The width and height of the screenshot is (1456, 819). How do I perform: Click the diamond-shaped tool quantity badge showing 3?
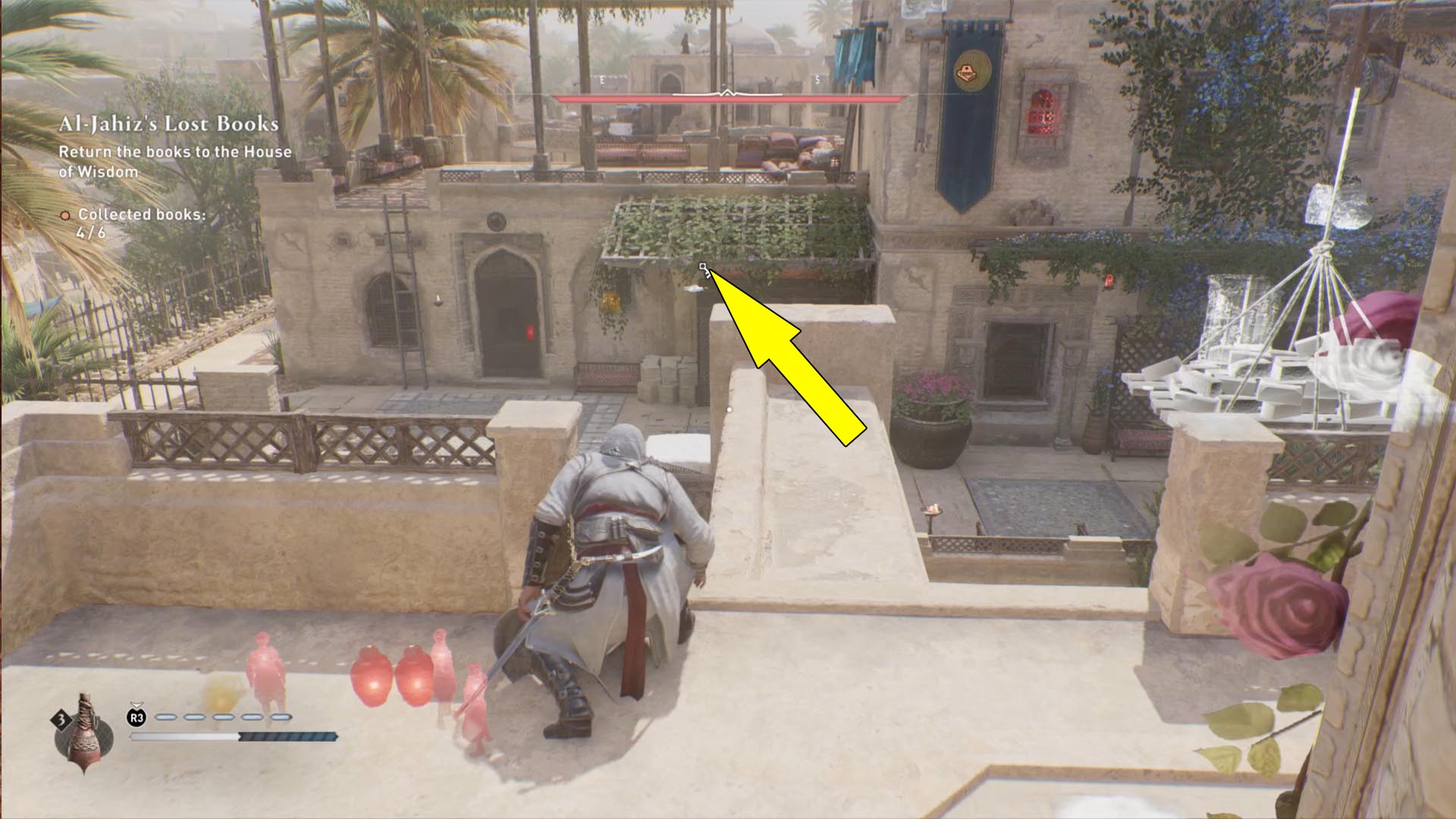point(60,719)
